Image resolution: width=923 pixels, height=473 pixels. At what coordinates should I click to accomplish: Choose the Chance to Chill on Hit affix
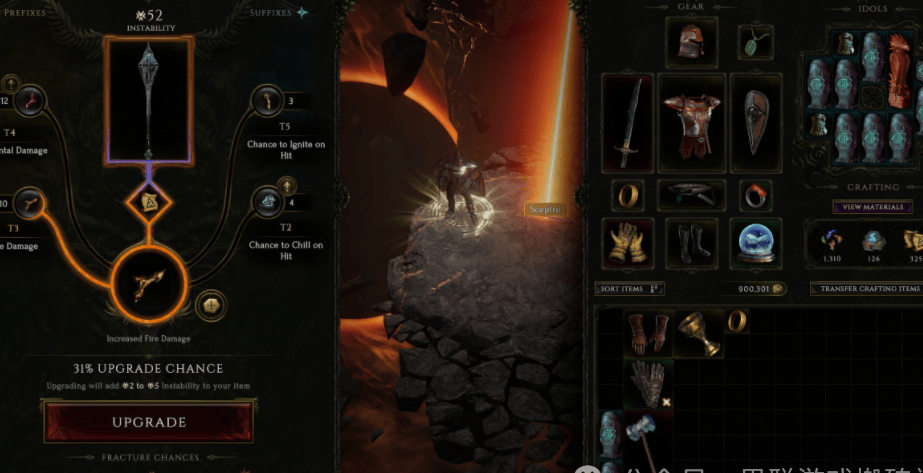pos(271,201)
